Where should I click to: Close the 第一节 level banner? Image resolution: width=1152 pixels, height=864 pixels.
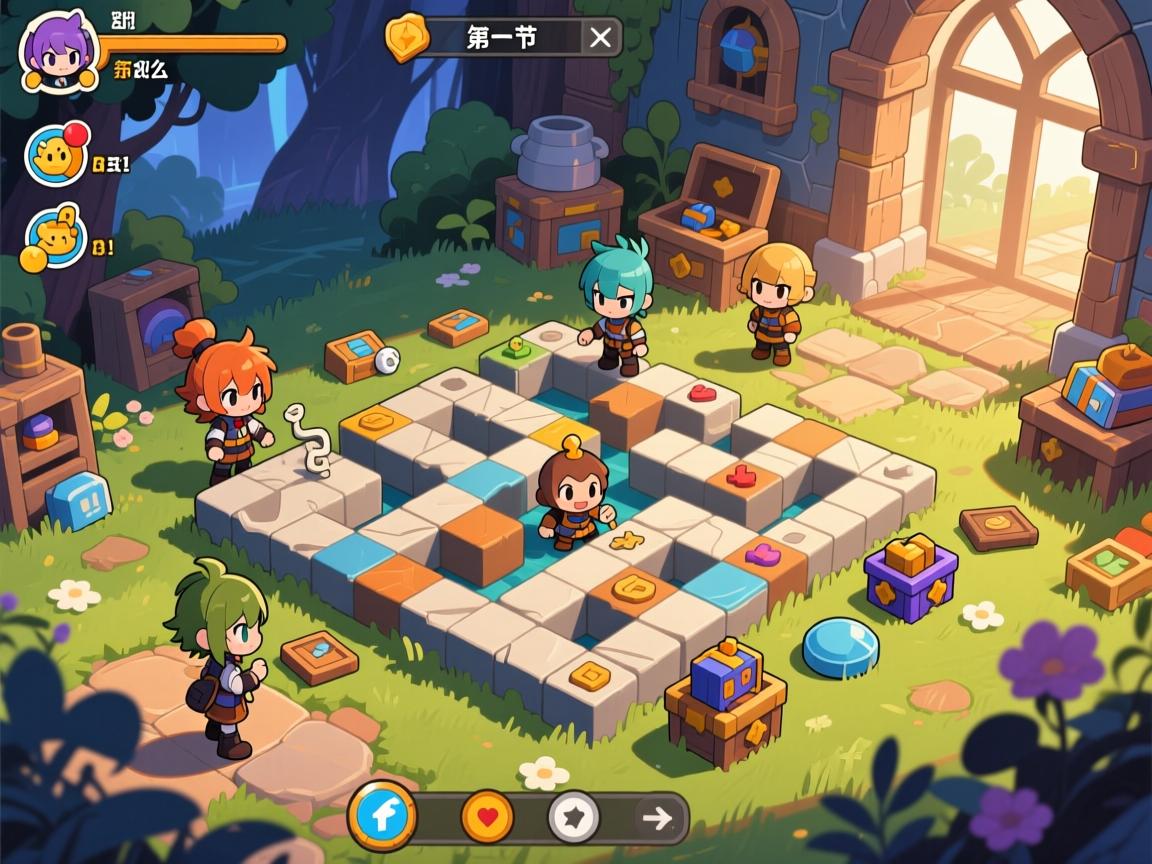tap(600, 38)
